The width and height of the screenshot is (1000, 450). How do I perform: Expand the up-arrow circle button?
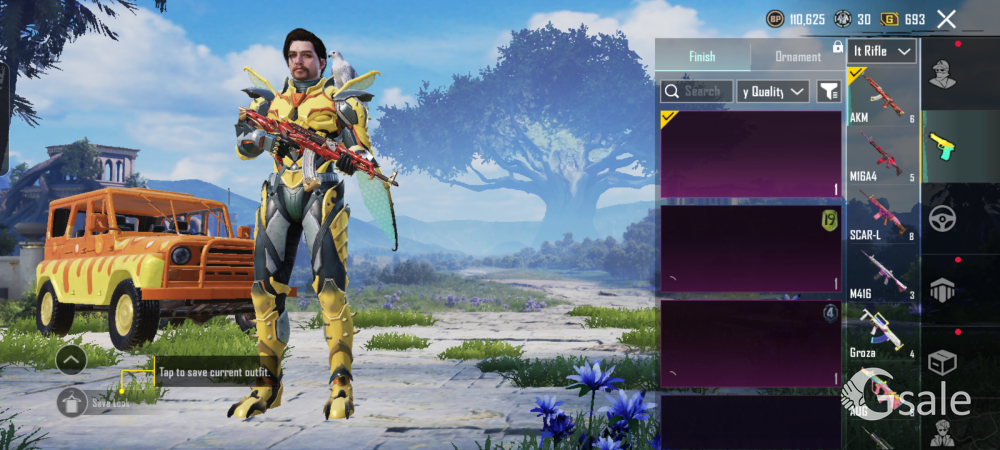[71, 359]
